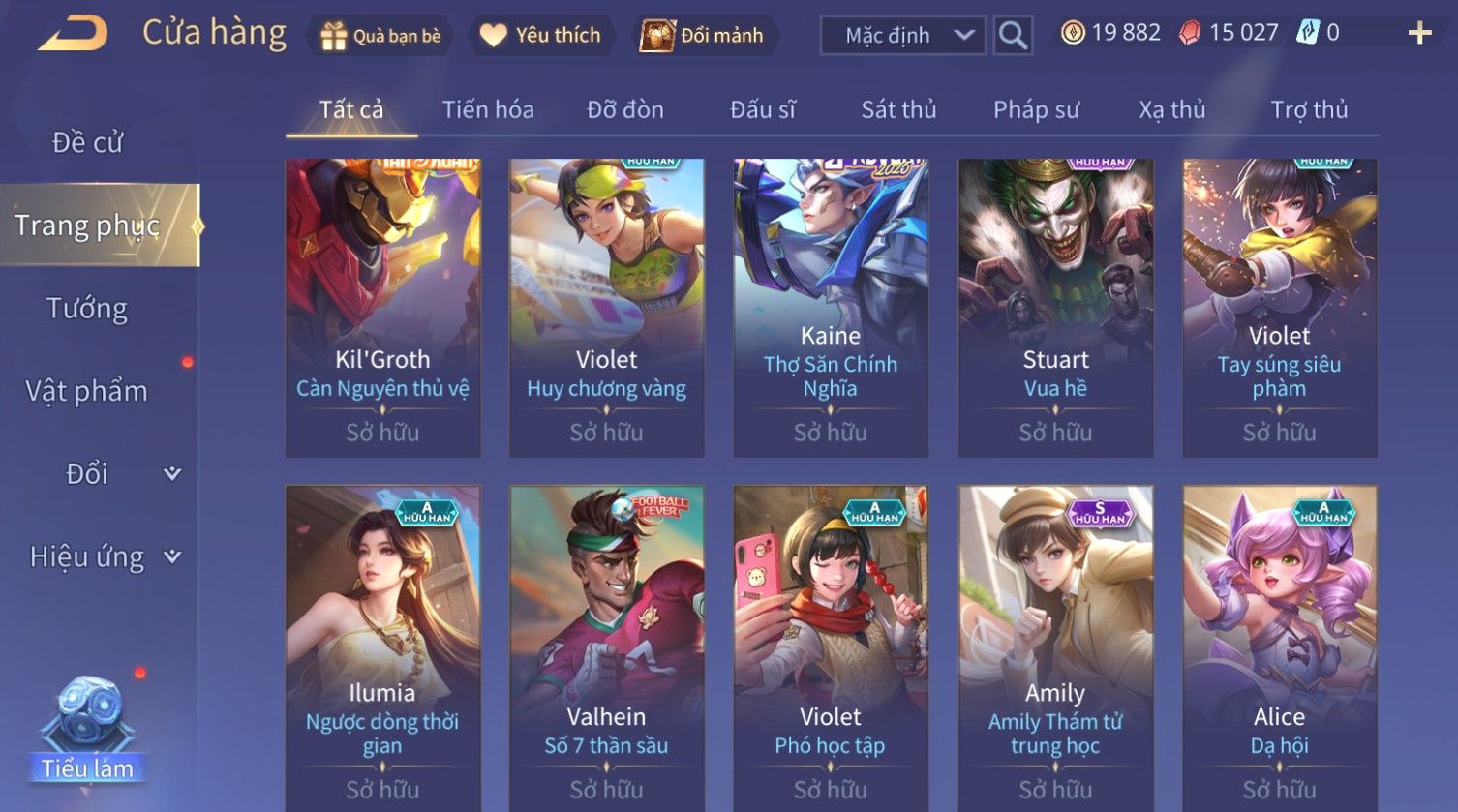Image resolution: width=1458 pixels, height=812 pixels.
Task: Filter skins by Đỡ đòn
Action: [x=625, y=110]
